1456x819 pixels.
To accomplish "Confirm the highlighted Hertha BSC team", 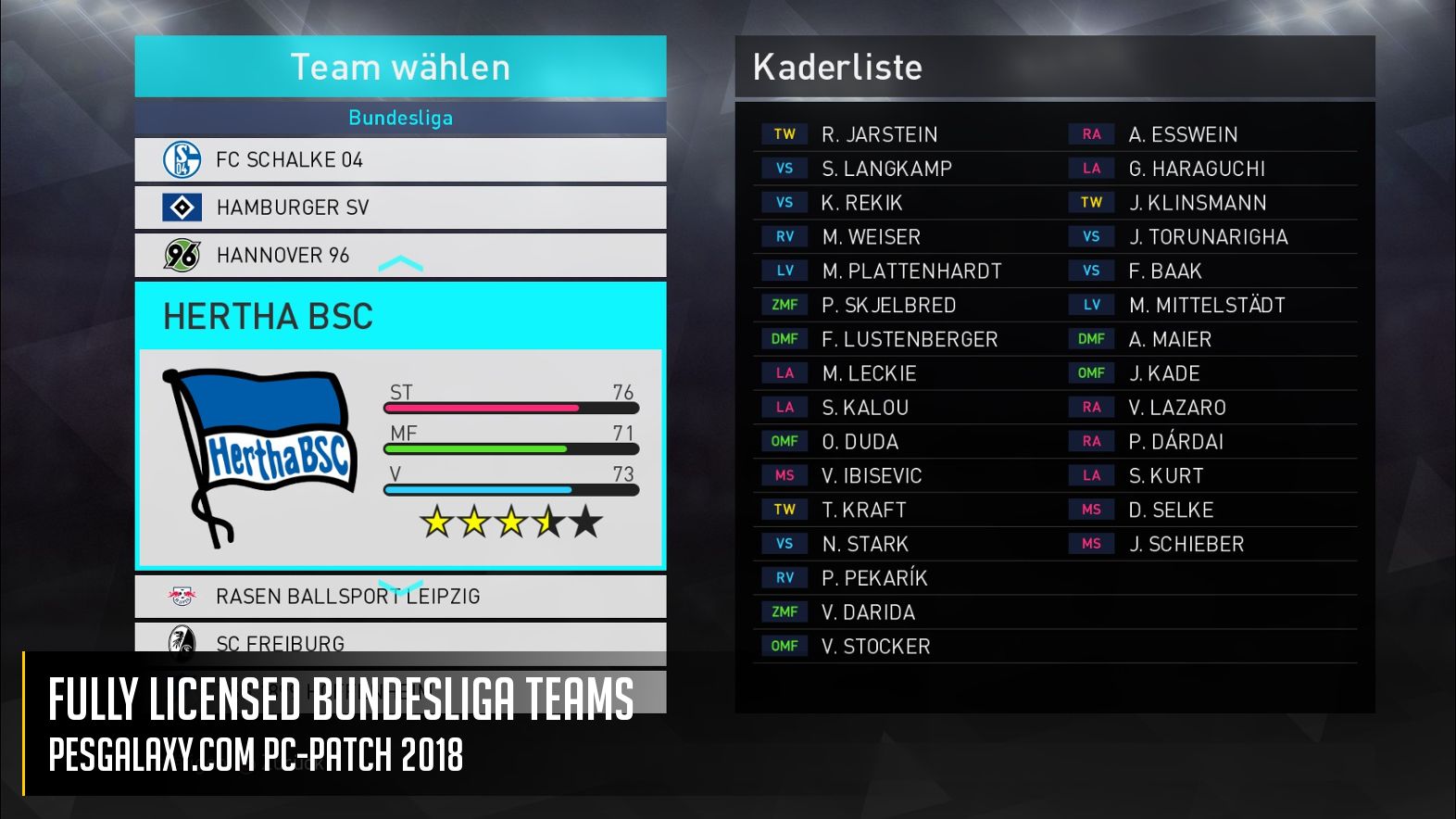I will click(400, 426).
